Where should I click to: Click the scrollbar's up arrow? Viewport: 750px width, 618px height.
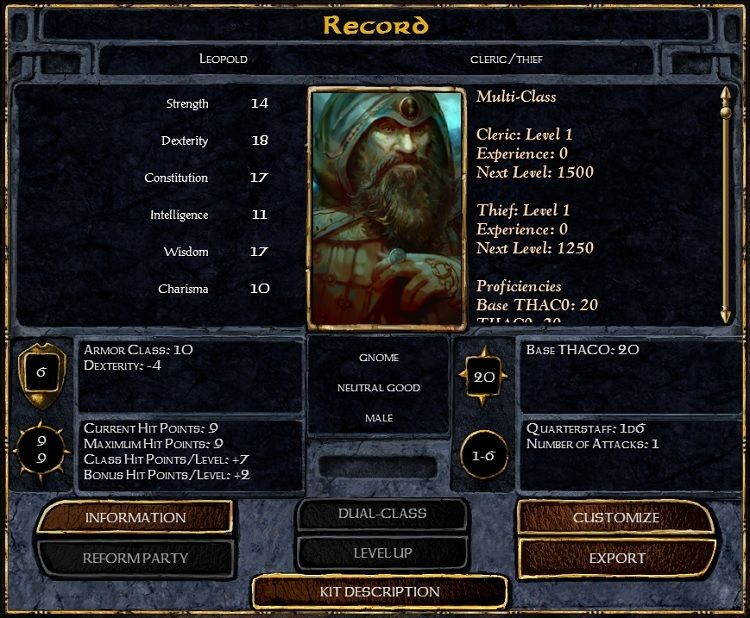pos(727,95)
